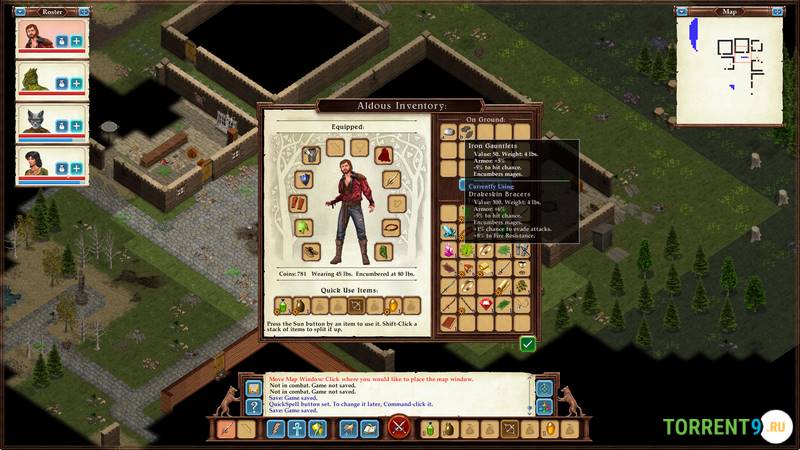800x450 pixels.
Task: Activate the ankh ability button
Action: coord(297,429)
